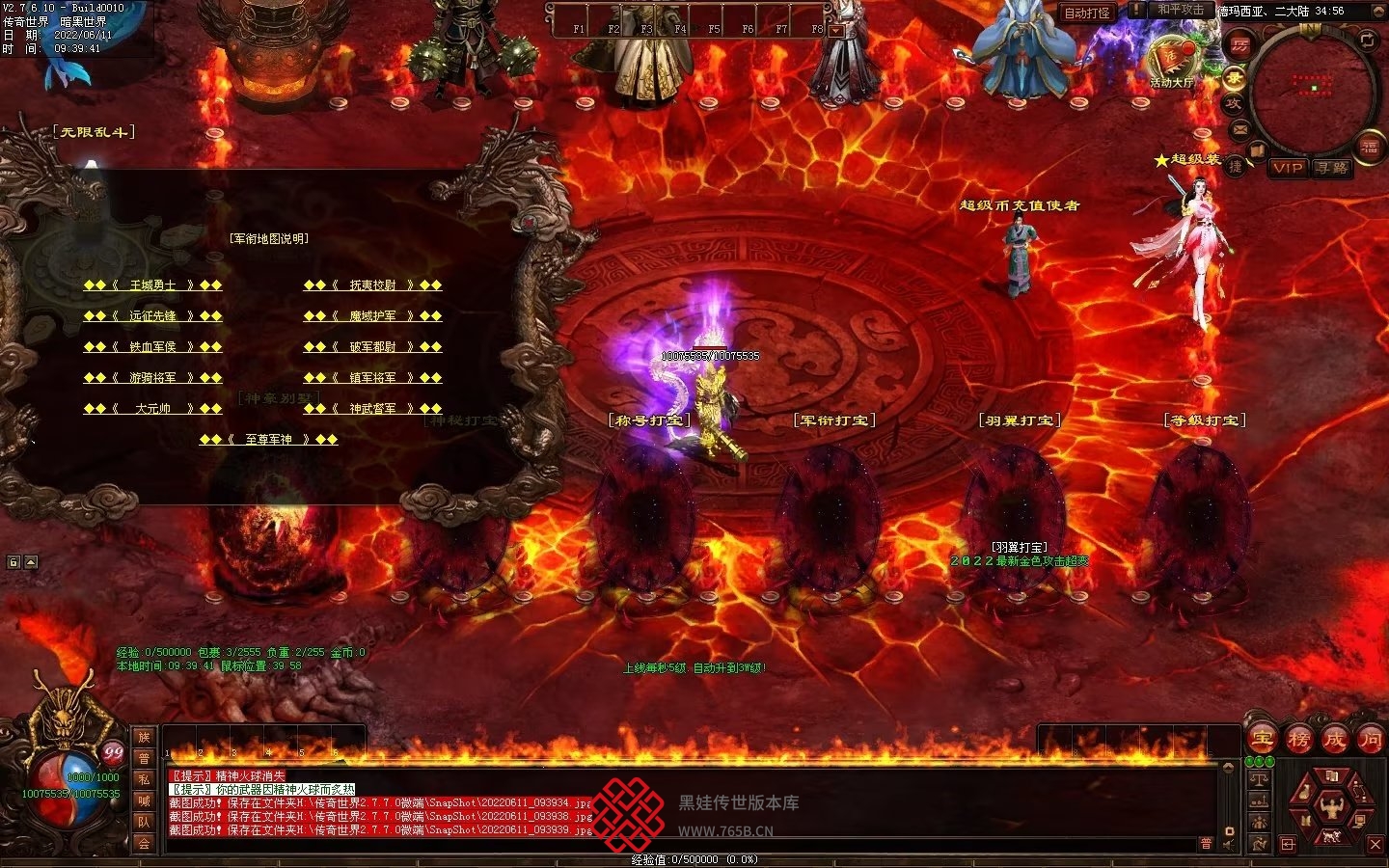Viewport: 1389px width, 868px height.
Task: Switch chat to the 族 clan channel
Action: tap(144, 738)
